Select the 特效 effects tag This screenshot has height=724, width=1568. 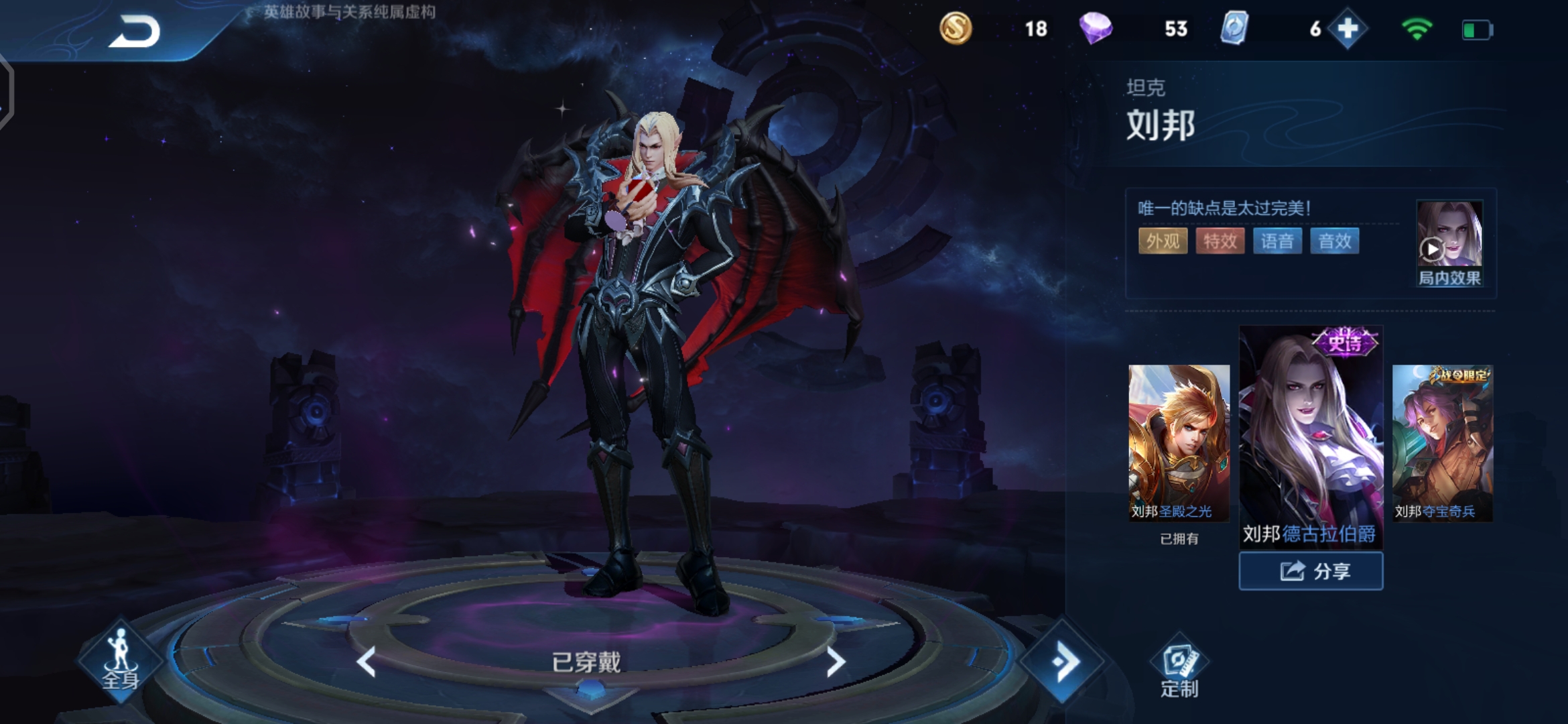[x=1220, y=241]
